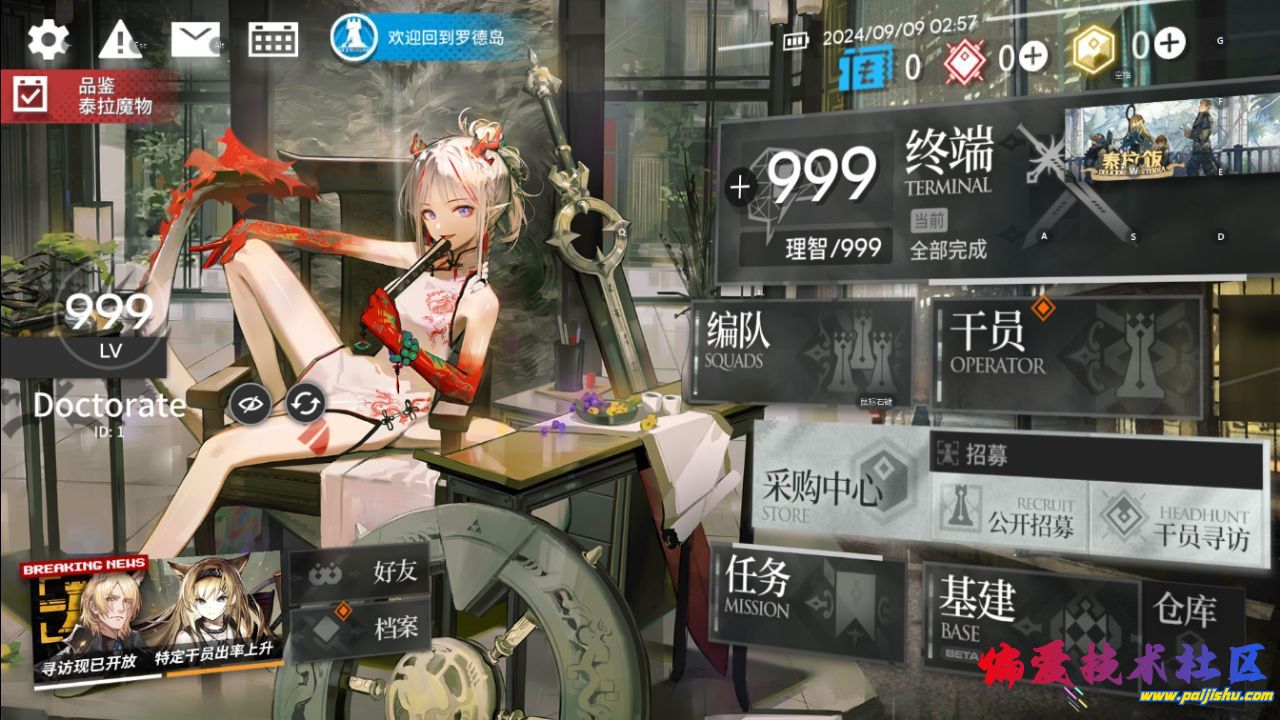Open the 任务 Mission menu

(806, 598)
